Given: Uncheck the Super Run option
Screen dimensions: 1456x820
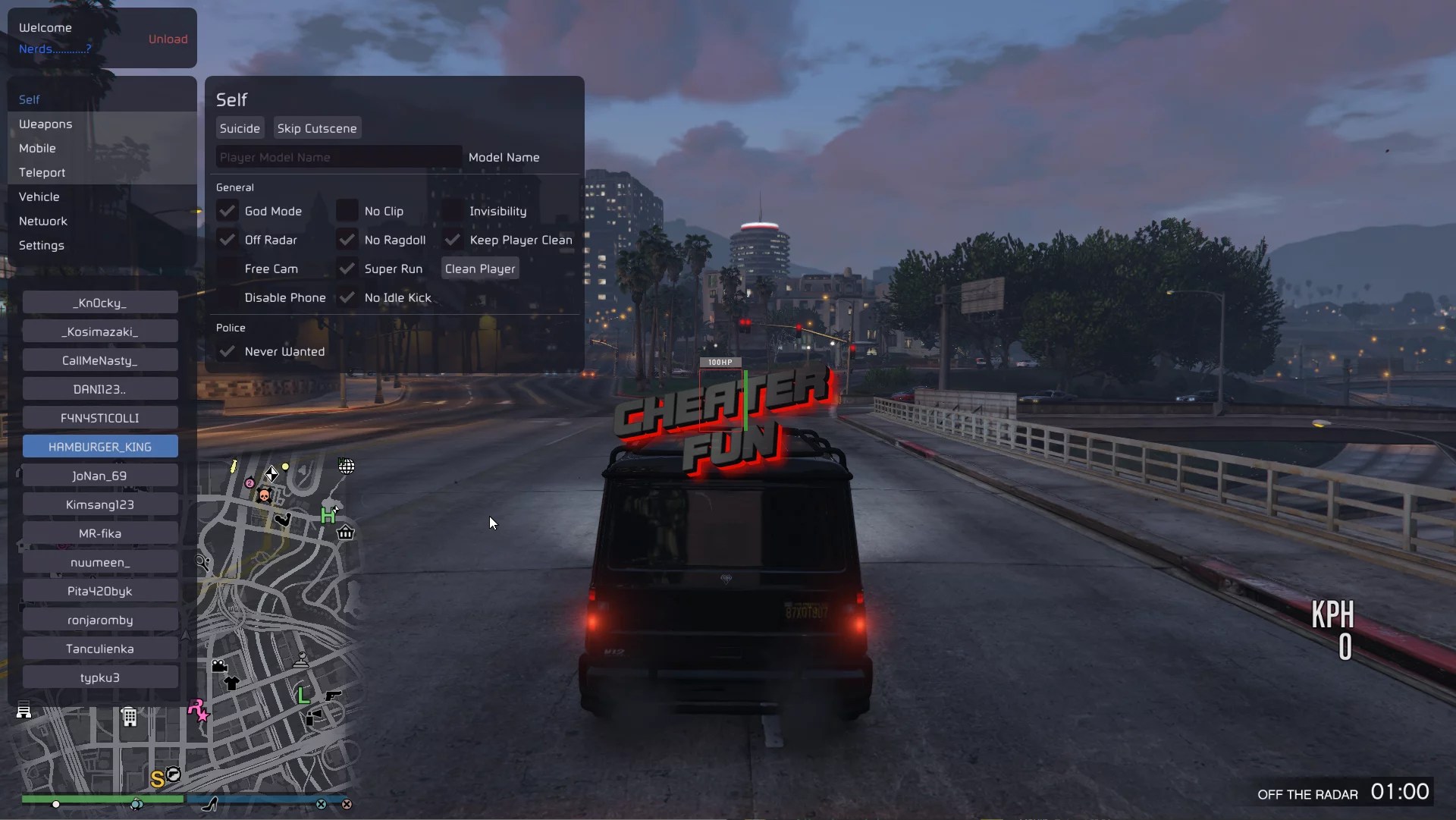Looking at the screenshot, I should (347, 268).
